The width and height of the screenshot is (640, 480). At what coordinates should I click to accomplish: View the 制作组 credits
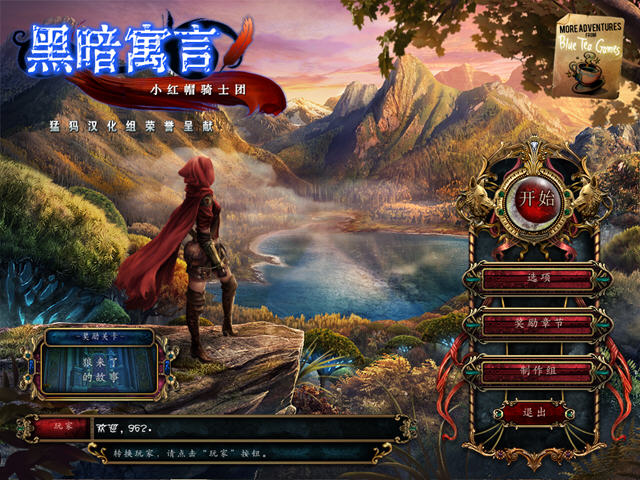click(538, 371)
